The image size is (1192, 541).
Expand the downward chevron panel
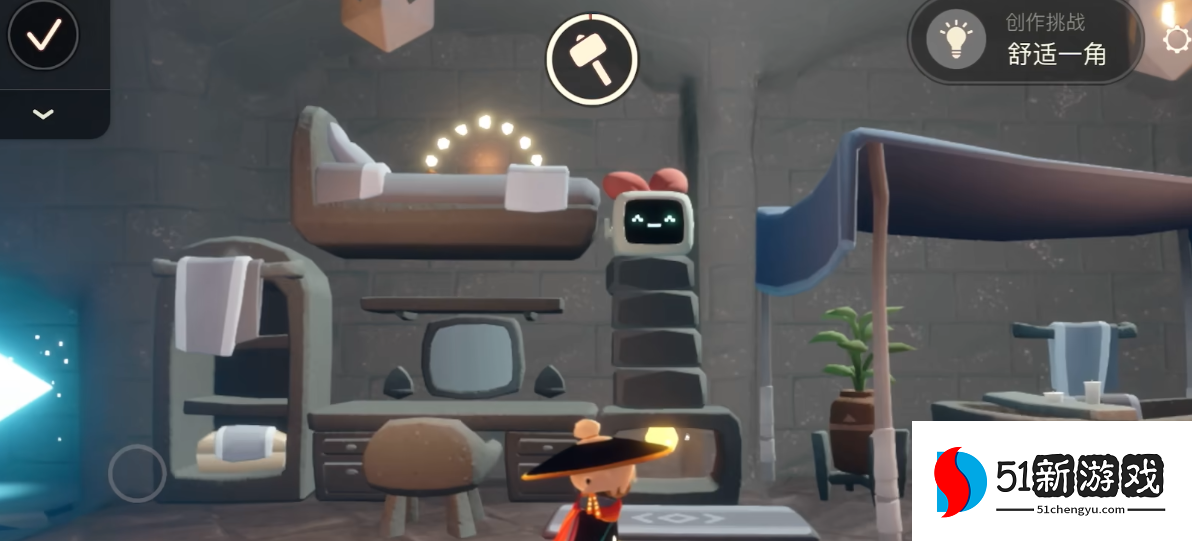[x=43, y=114]
